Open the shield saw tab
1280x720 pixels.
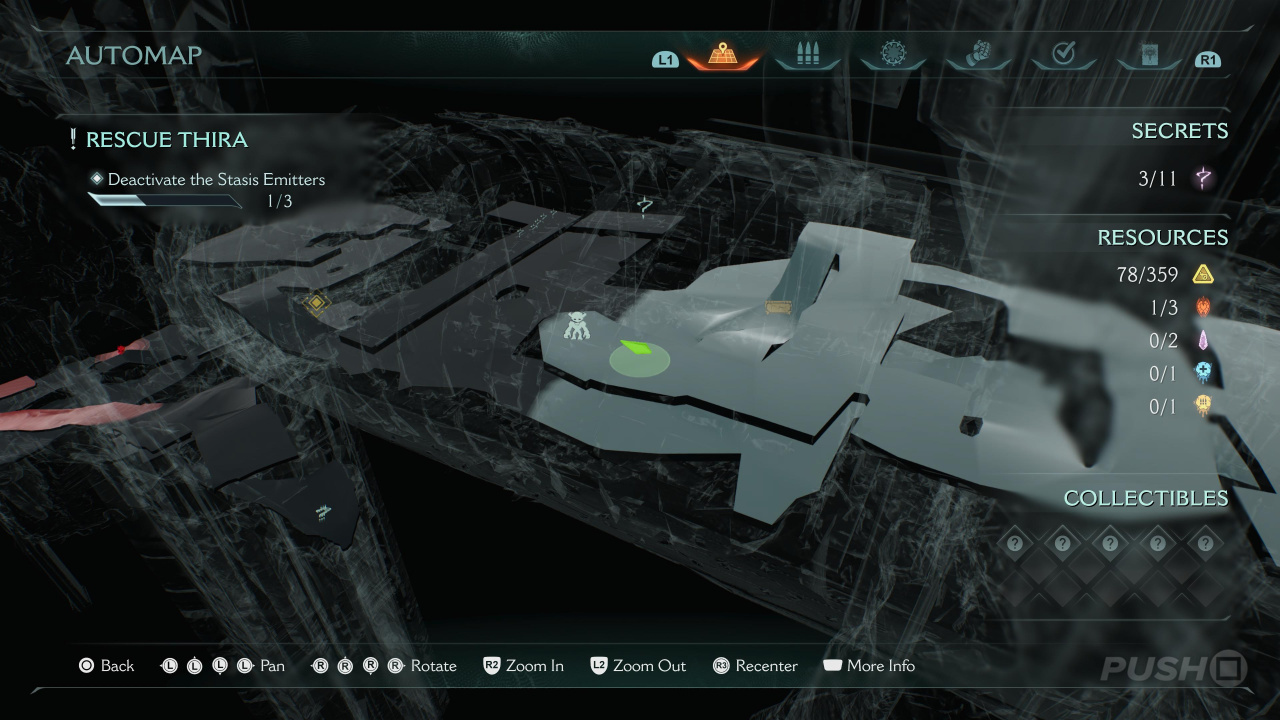[892, 54]
